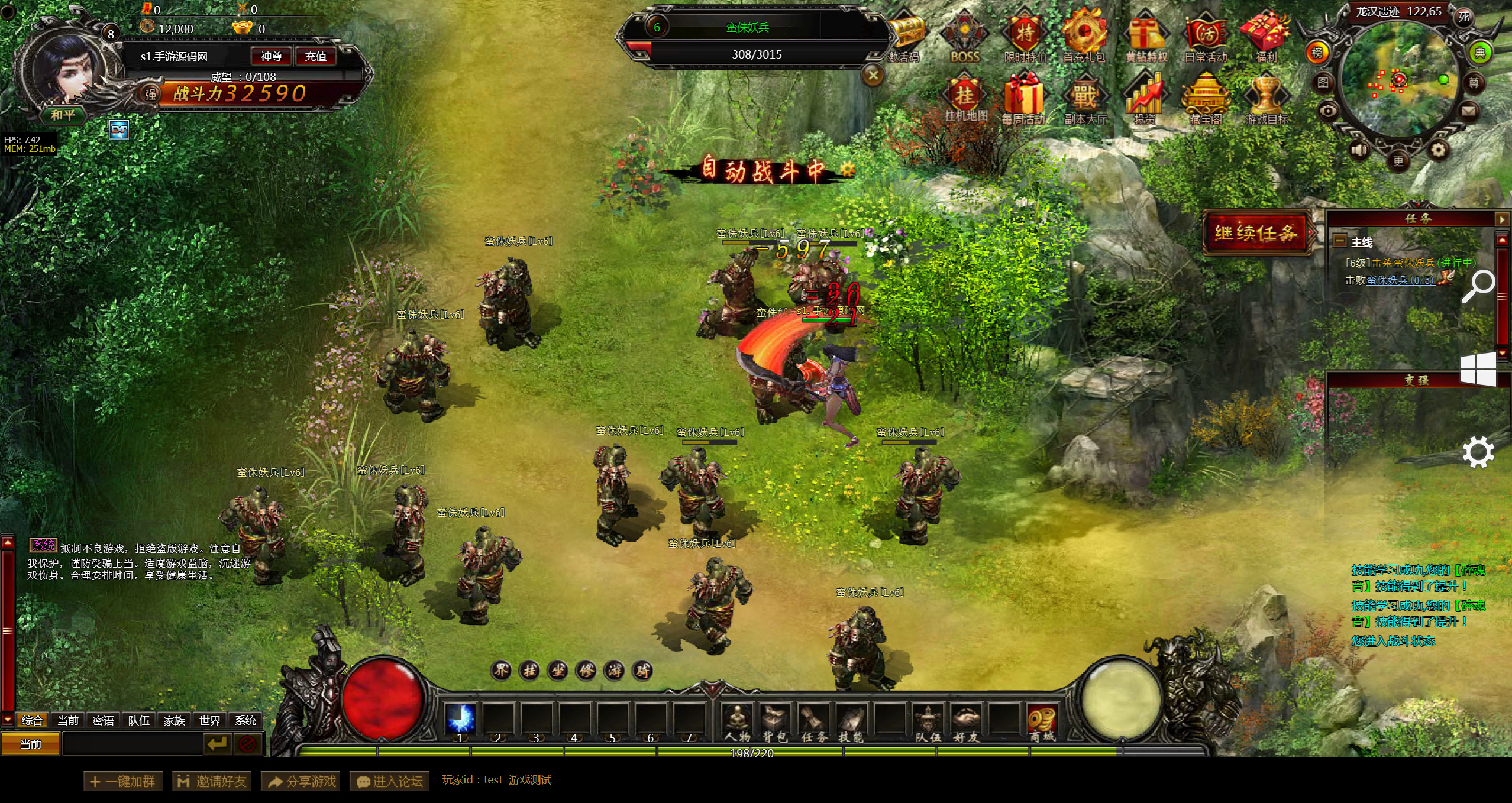Screen dimensions: 1512x803
Task: Click the 继续任务 continue quest button
Action: [x=1255, y=233]
